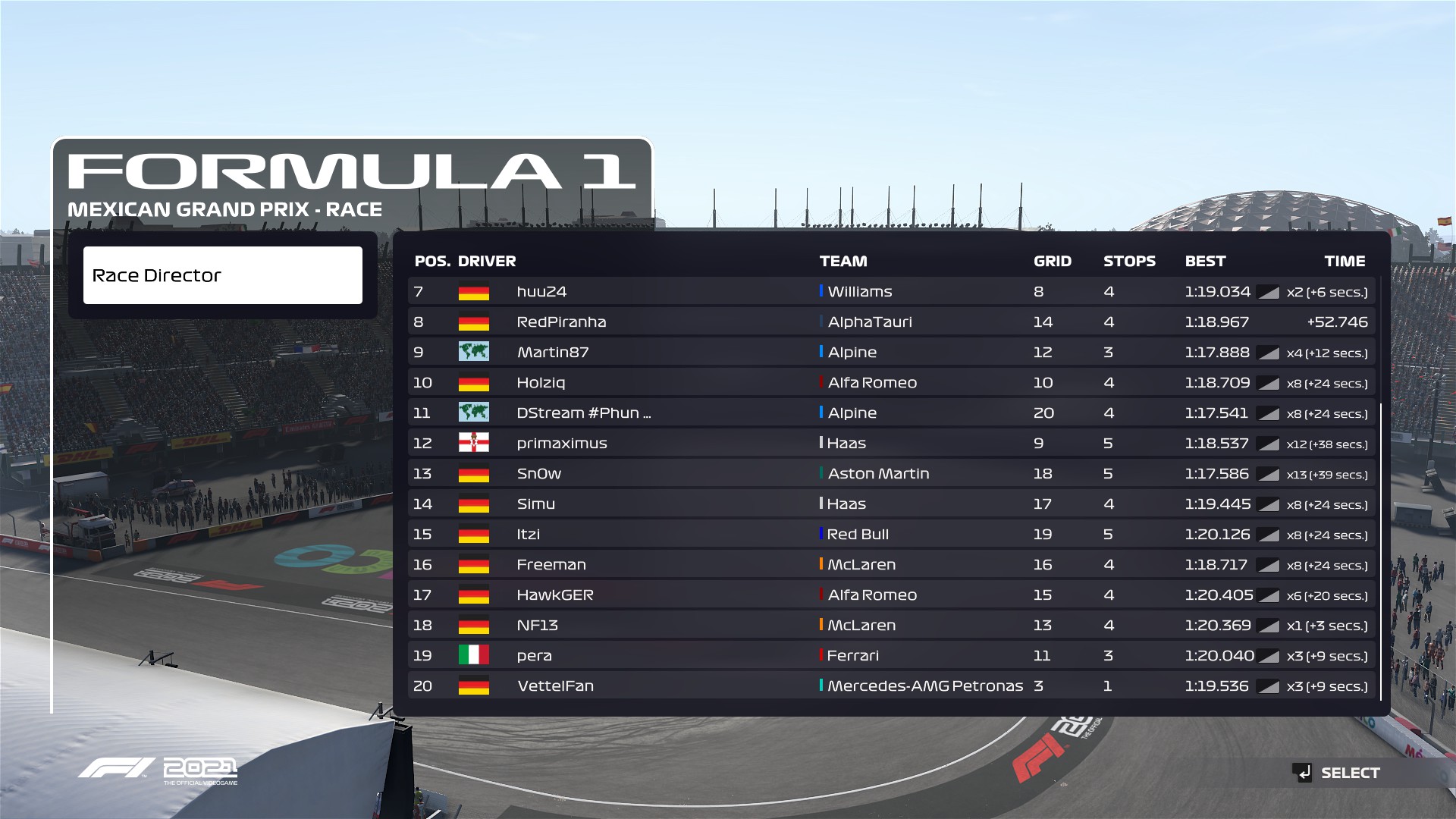
Task: Select Sn0w's Aston Martin row
Action: (891, 473)
